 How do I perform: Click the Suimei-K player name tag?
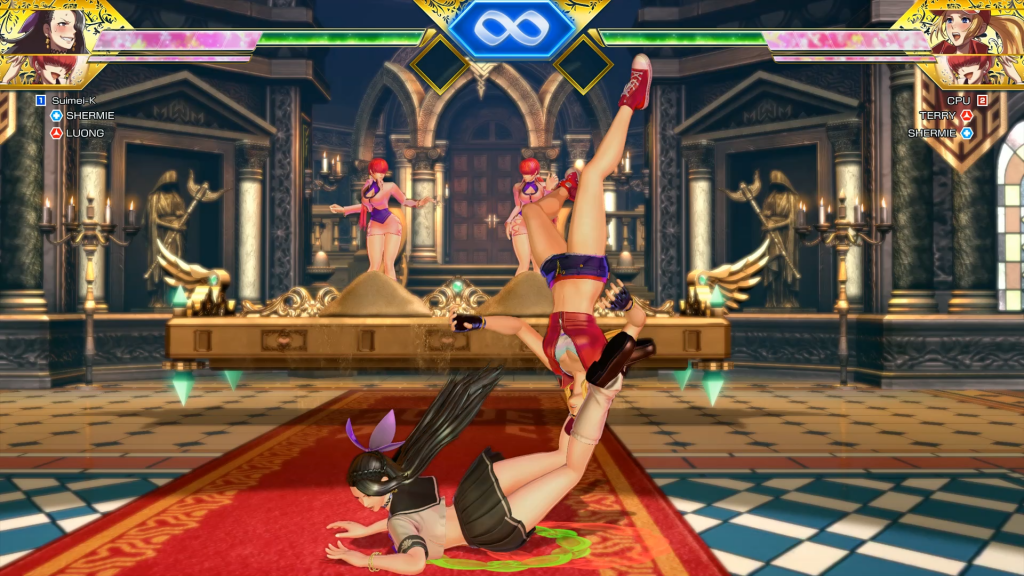pos(71,100)
